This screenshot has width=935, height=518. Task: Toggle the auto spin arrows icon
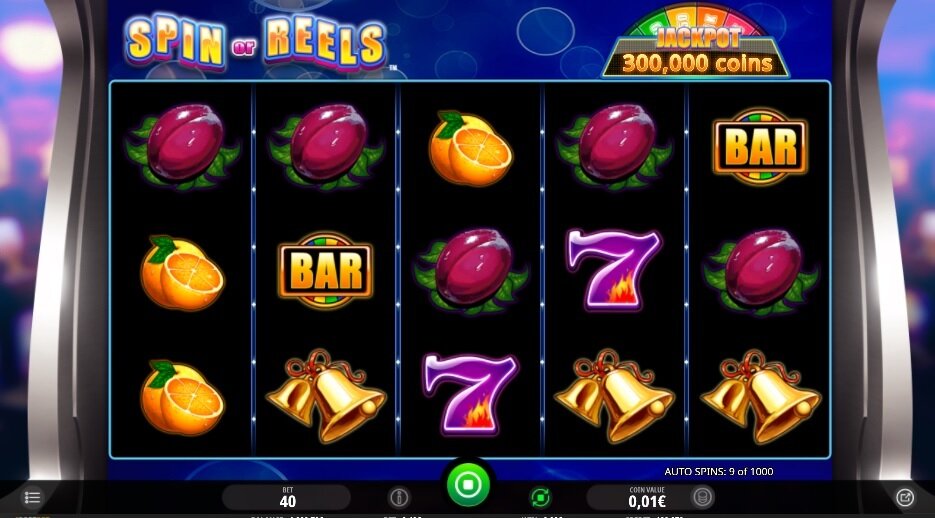pyautogui.click(x=540, y=497)
